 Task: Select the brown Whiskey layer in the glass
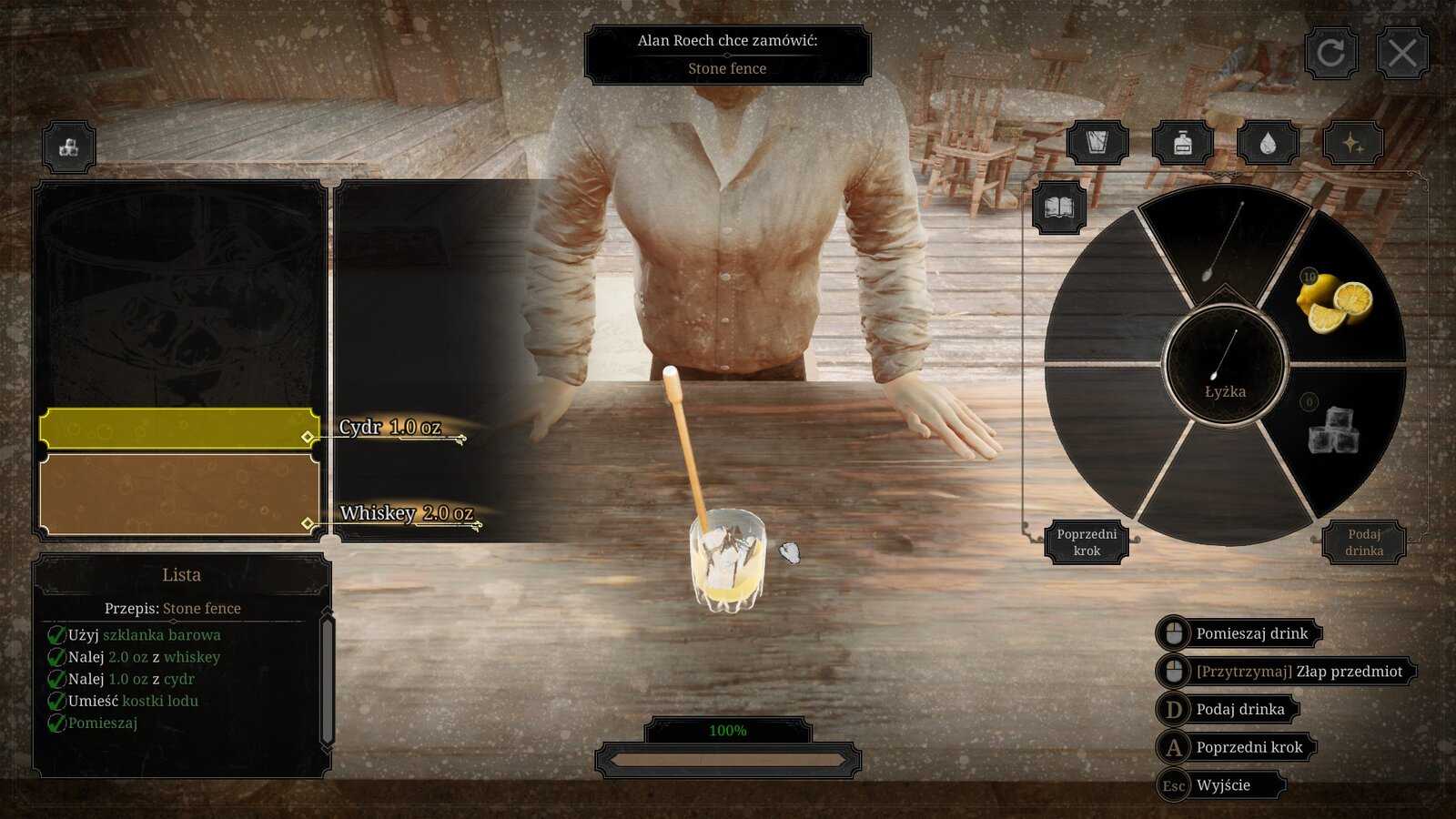(178, 494)
